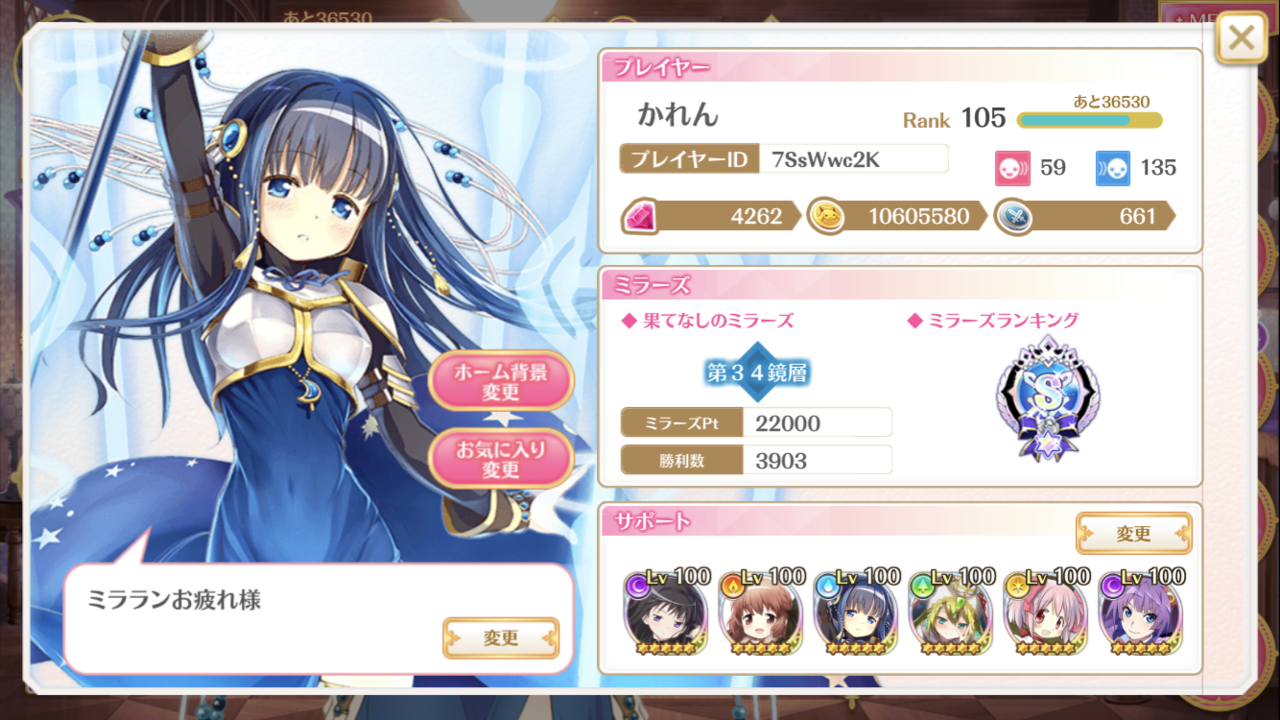1280x720 pixels.
Task: Close the player profile window
Action: tap(1241, 38)
